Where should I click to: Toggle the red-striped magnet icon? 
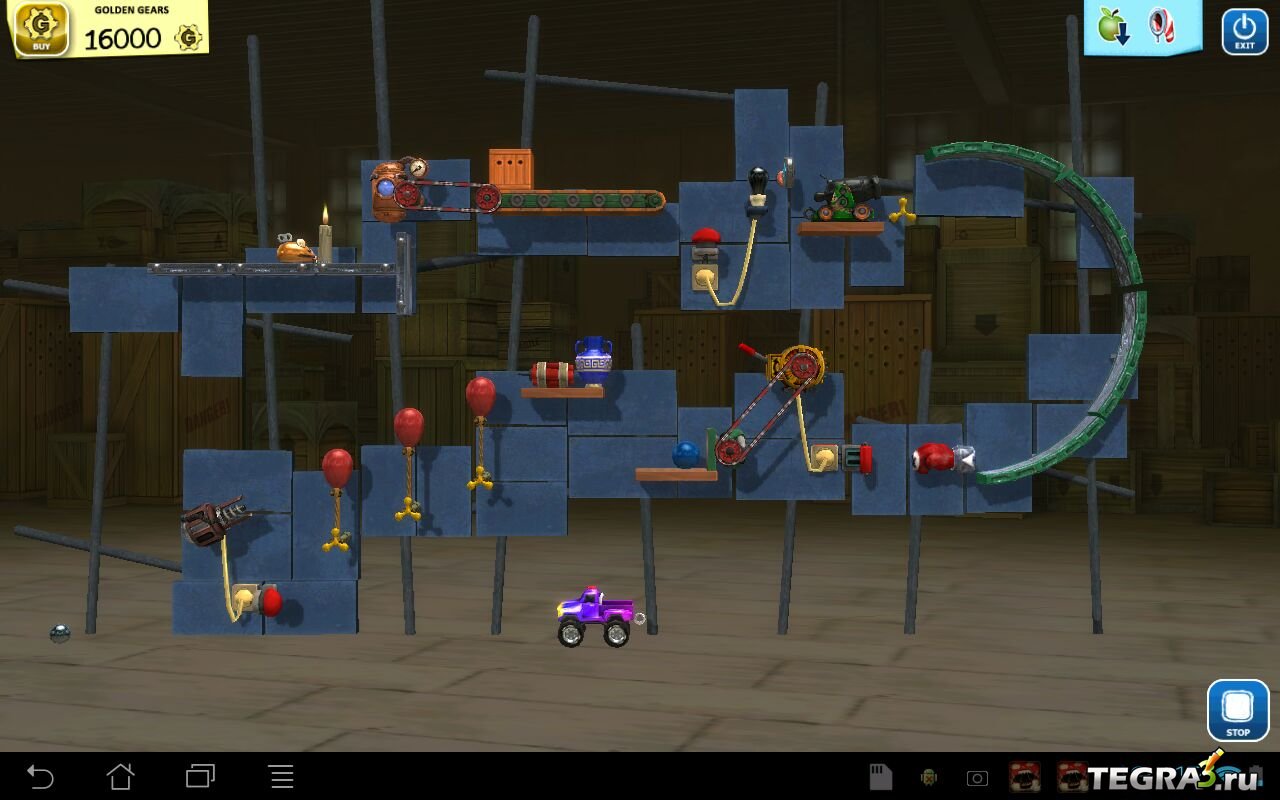[1161, 25]
